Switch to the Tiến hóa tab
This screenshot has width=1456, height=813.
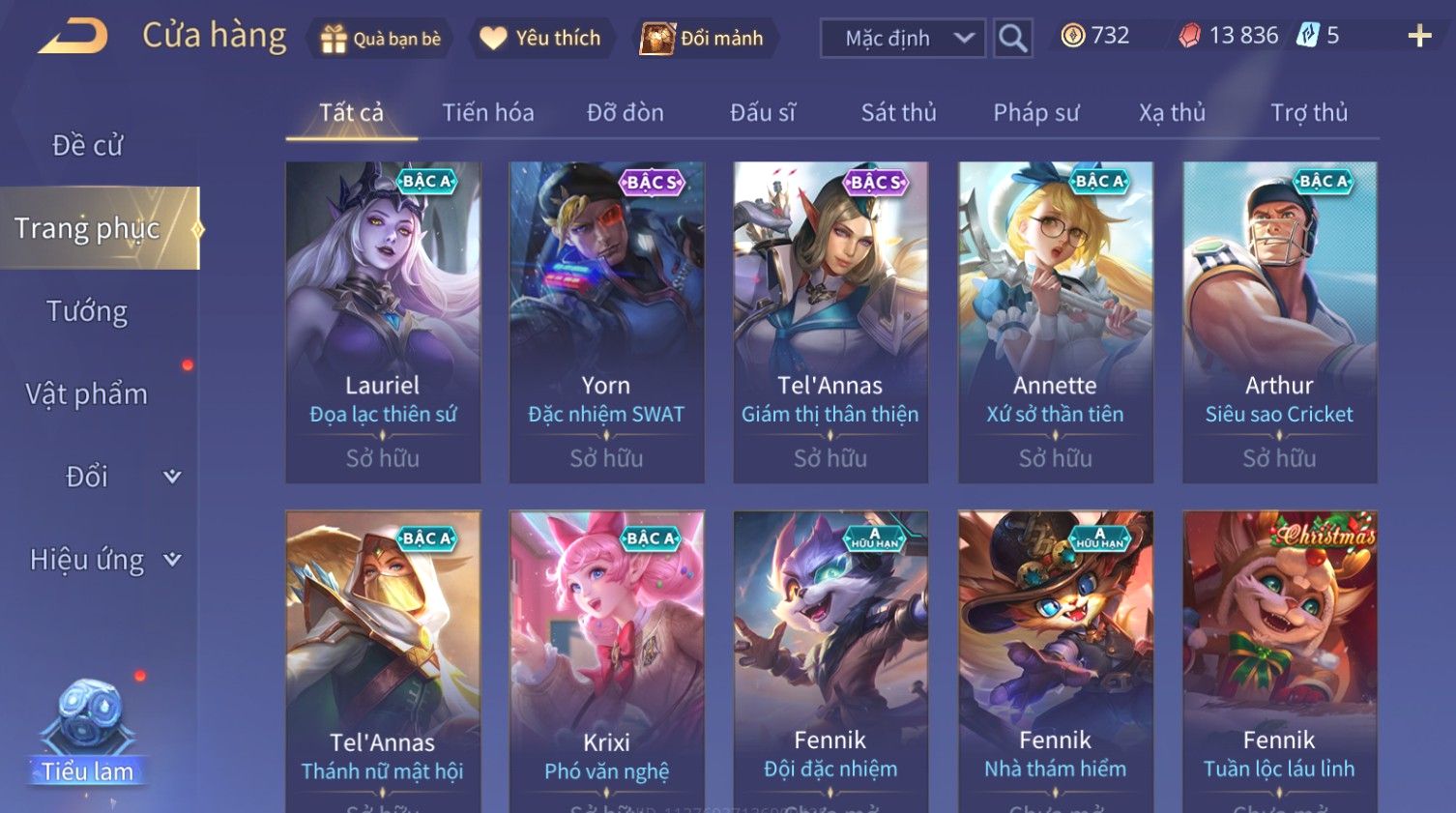click(487, 113)
